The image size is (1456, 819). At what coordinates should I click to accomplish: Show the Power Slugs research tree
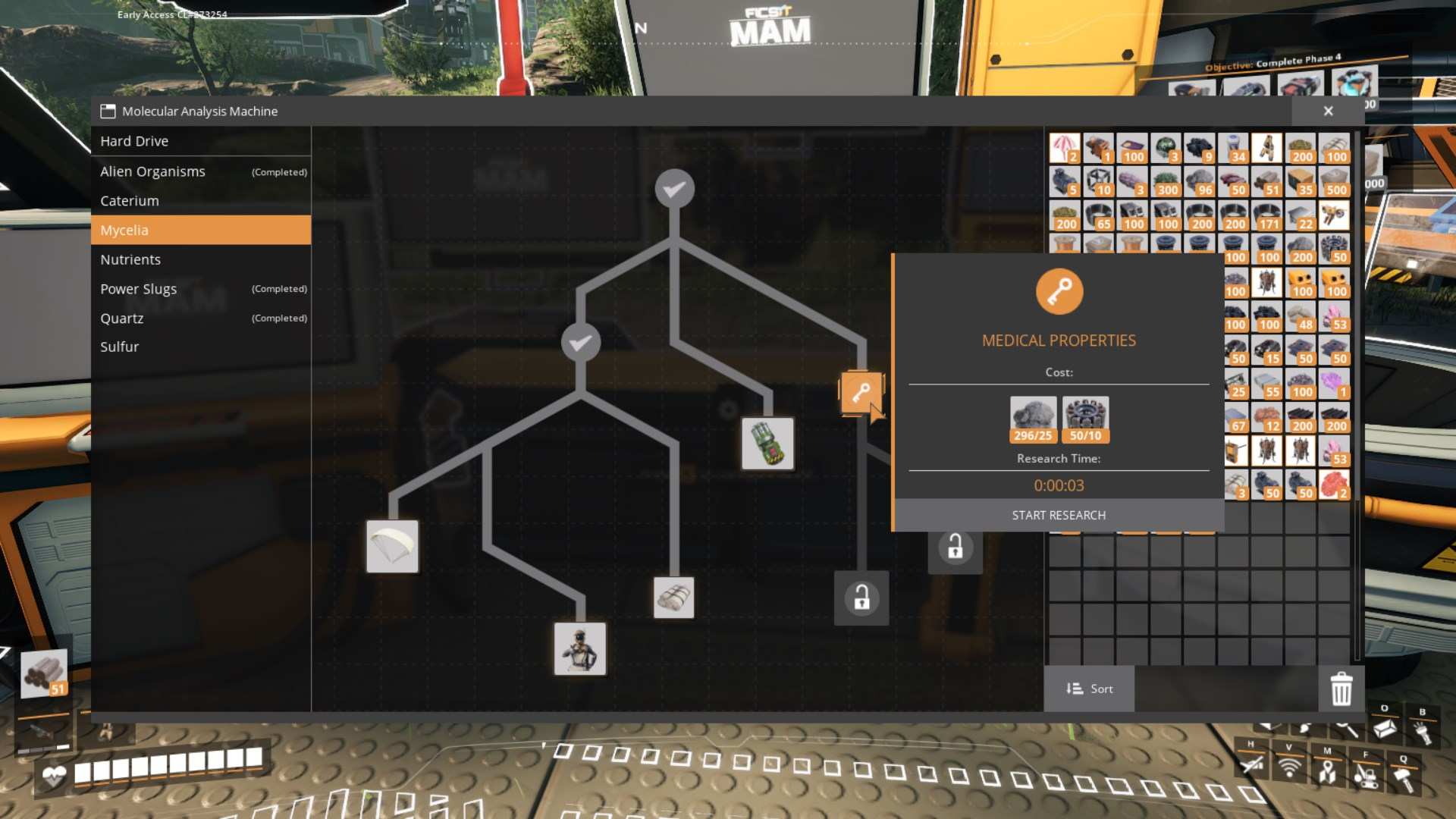click(x=138, y=289)
